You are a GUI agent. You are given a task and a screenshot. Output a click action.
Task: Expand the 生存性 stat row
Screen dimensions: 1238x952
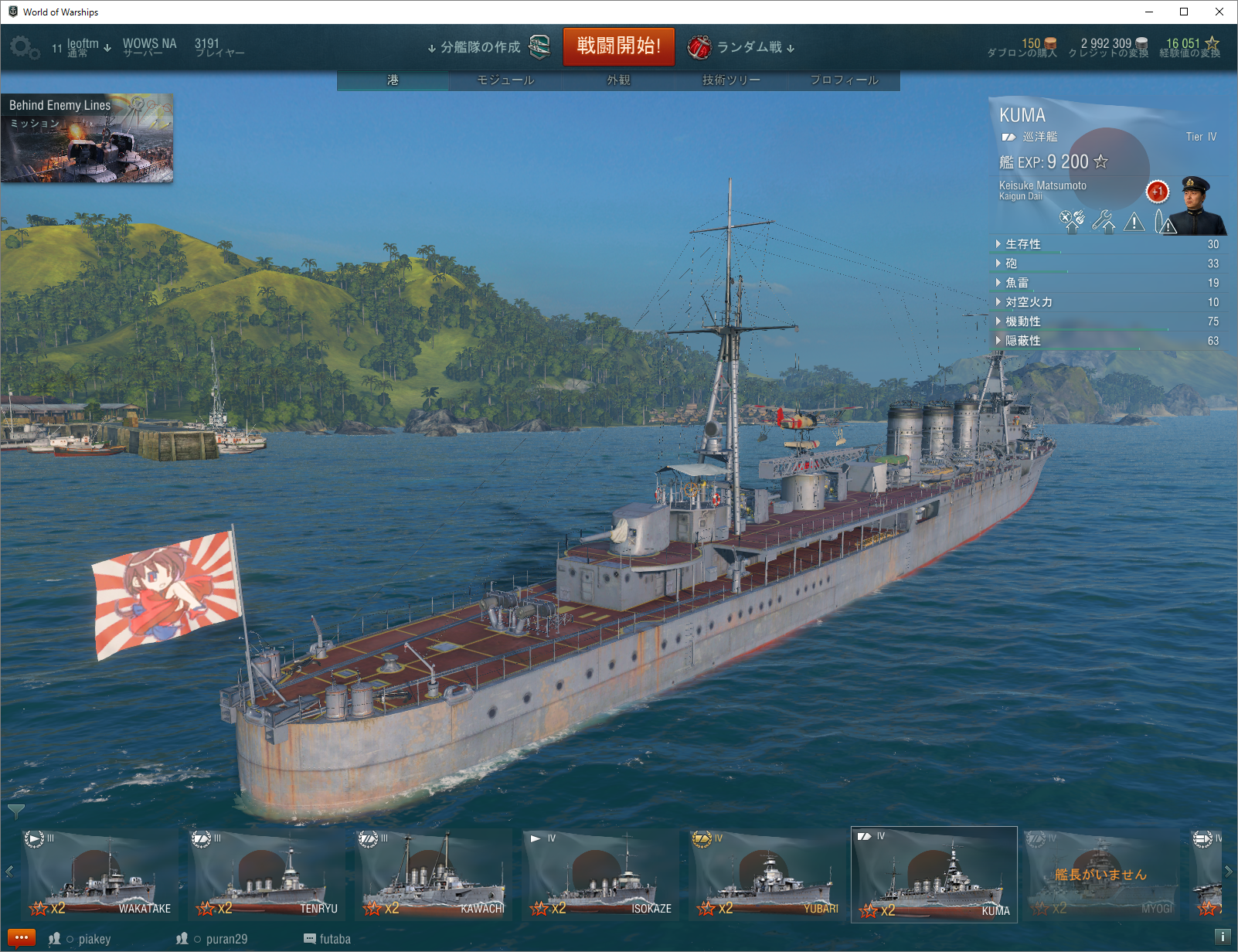pos(1023,244)
